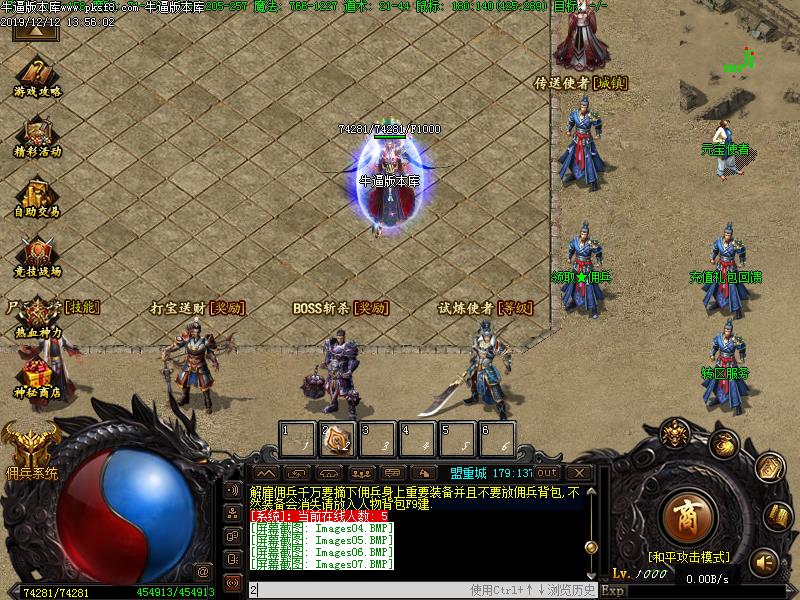Click the 'out' button above chat

[x=547, y=472]
